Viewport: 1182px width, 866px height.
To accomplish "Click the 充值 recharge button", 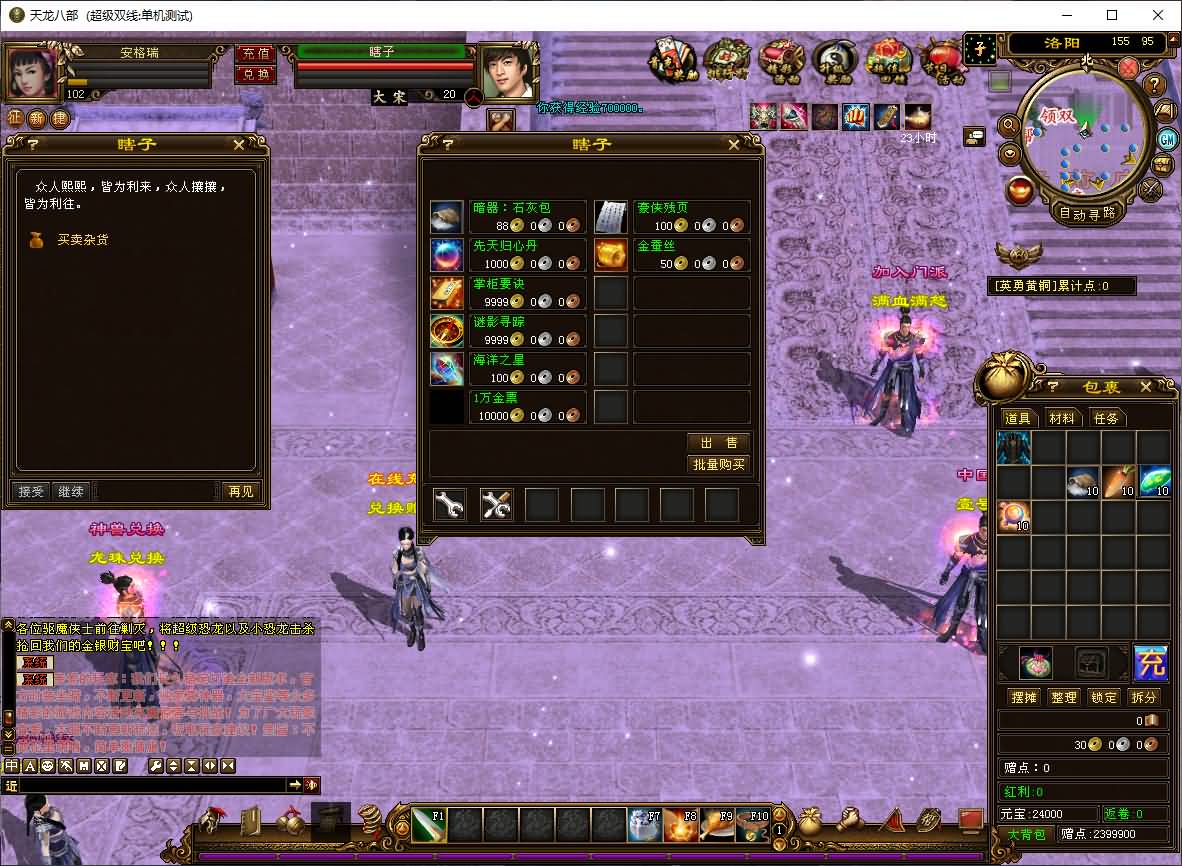I will [x=255, y=53].
